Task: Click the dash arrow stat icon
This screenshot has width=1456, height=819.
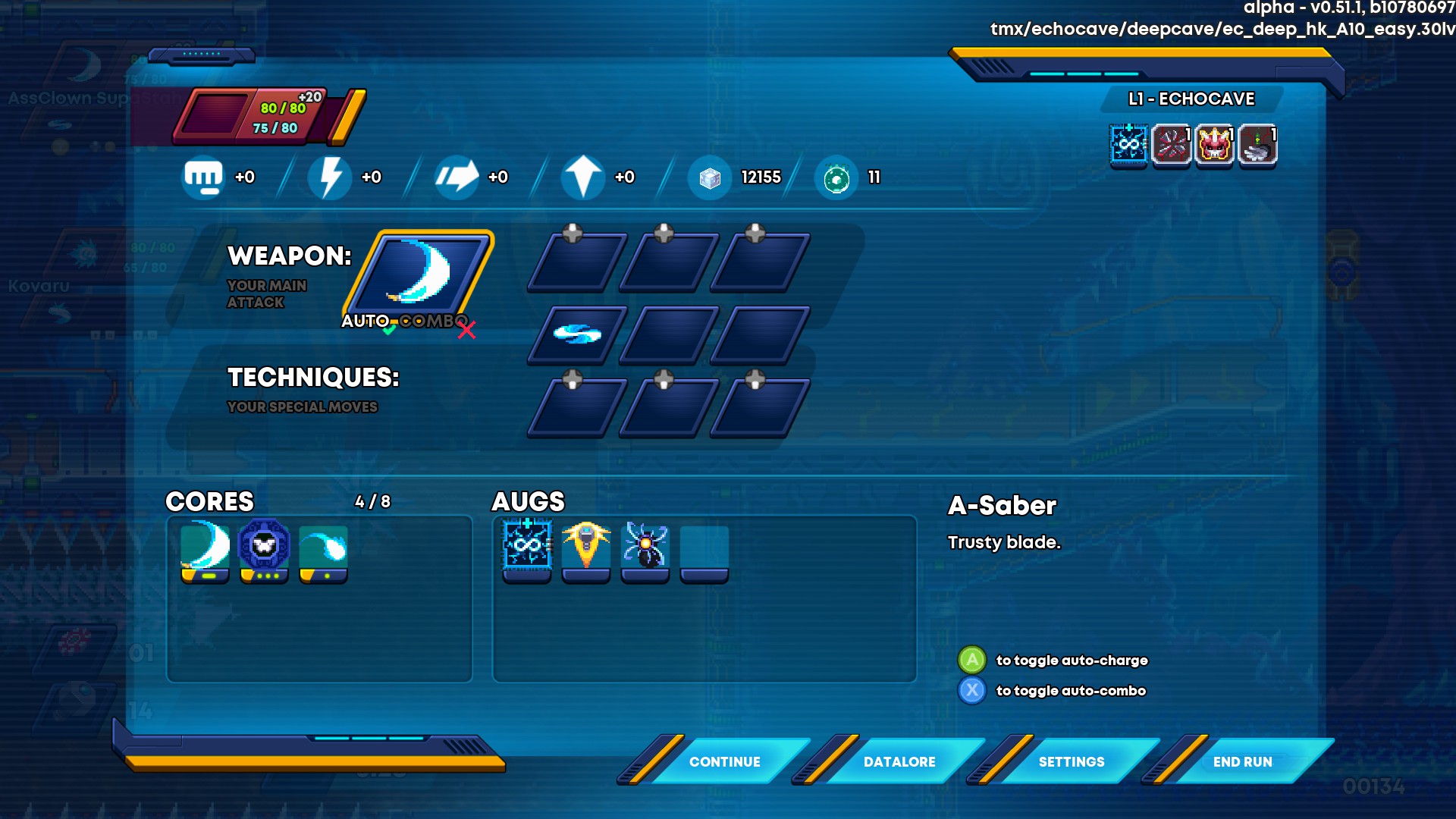Action: coord(457,177)
